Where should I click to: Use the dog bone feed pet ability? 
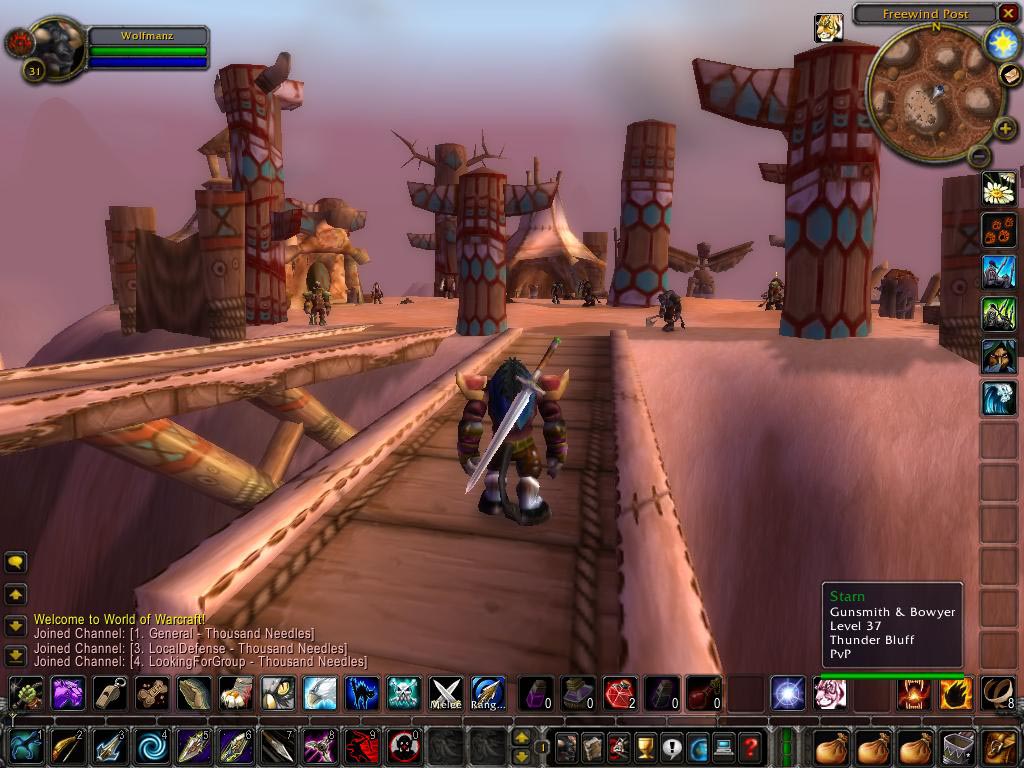(x=152, y=693)
